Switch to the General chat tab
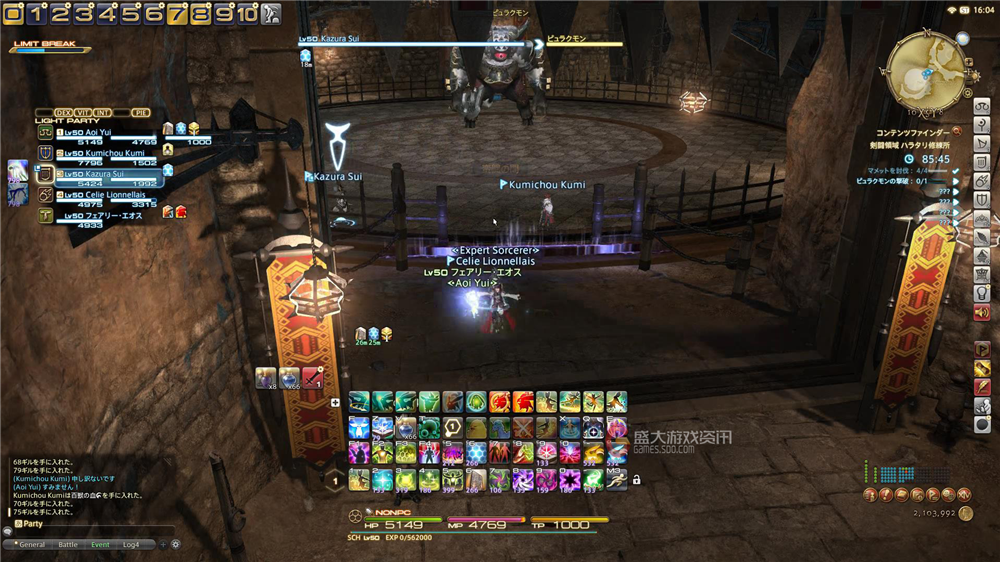 [32, 545]
